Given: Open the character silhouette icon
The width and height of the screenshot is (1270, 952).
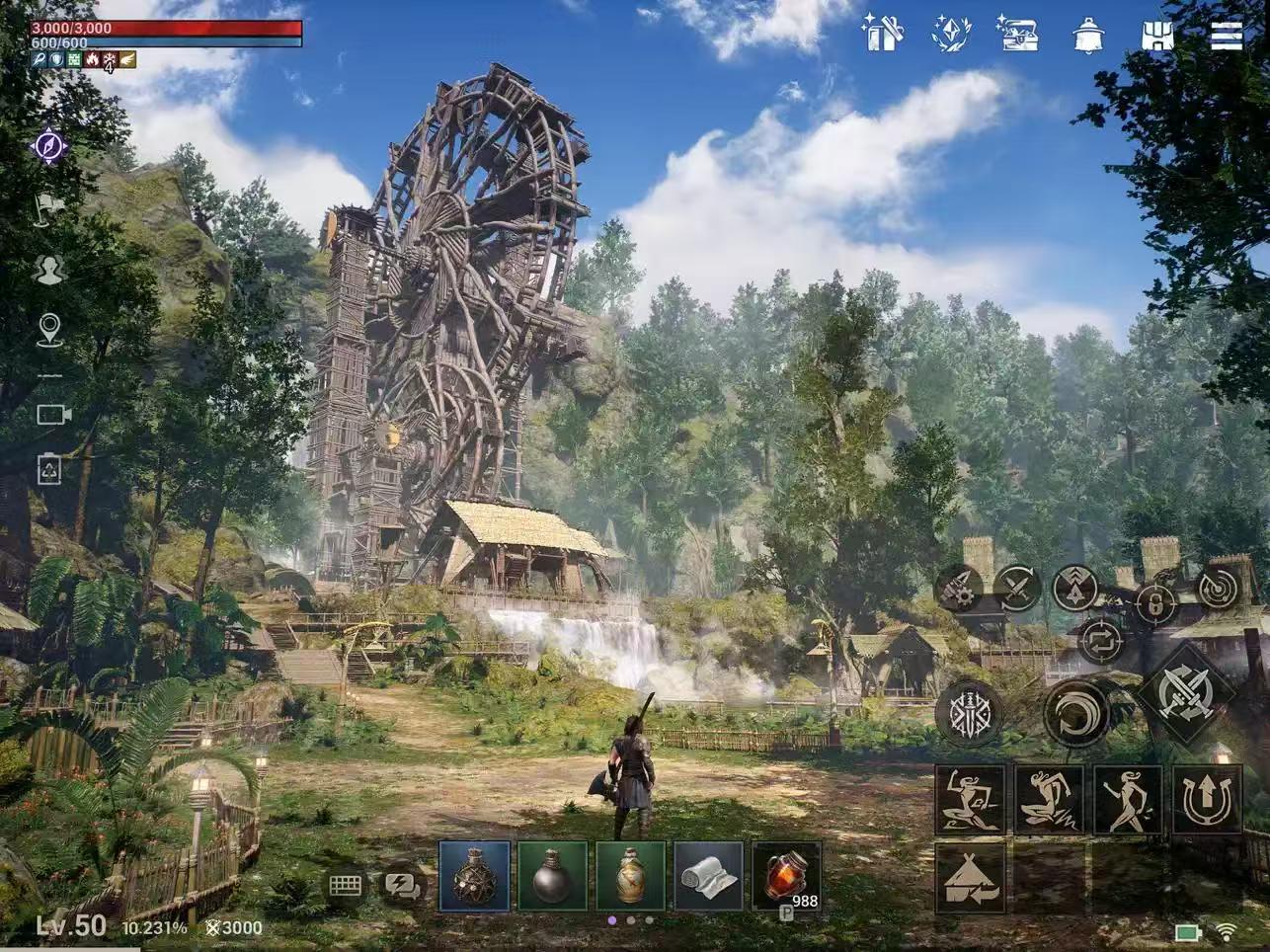Looking at the screenshot, I should point(49,270).
